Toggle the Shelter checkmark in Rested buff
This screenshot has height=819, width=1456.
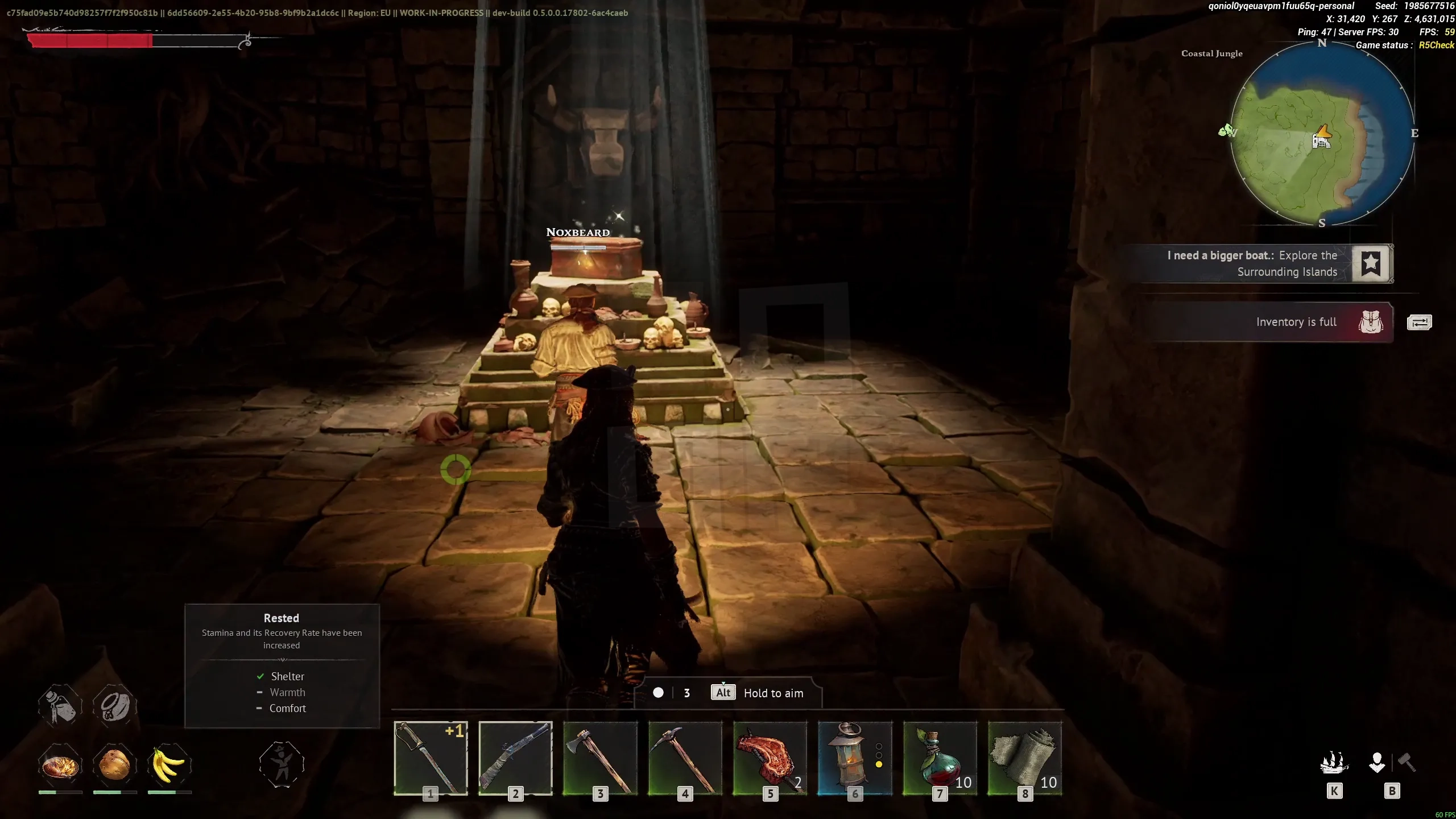pos(261,676)
